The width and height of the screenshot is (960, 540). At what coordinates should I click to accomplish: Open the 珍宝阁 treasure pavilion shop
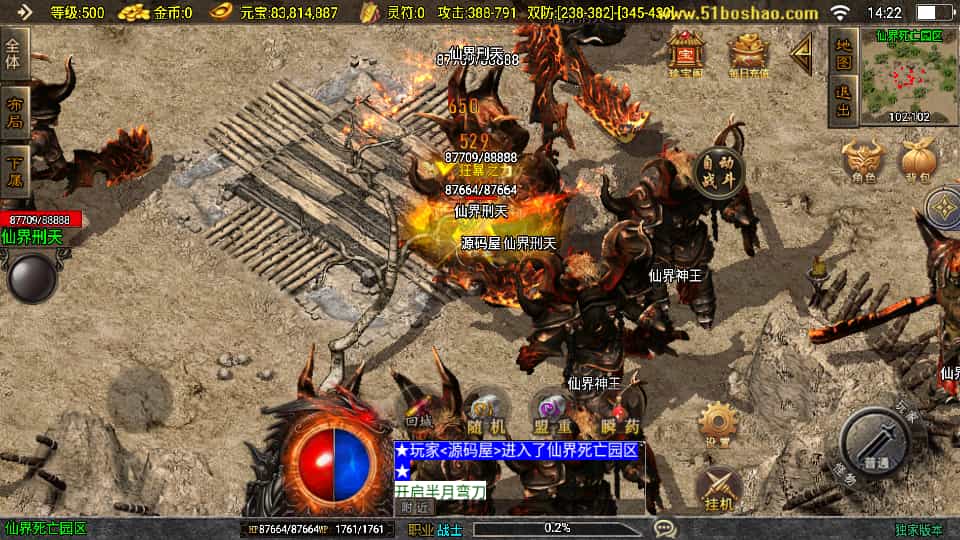pyautogui.click(x=686, y=53)
